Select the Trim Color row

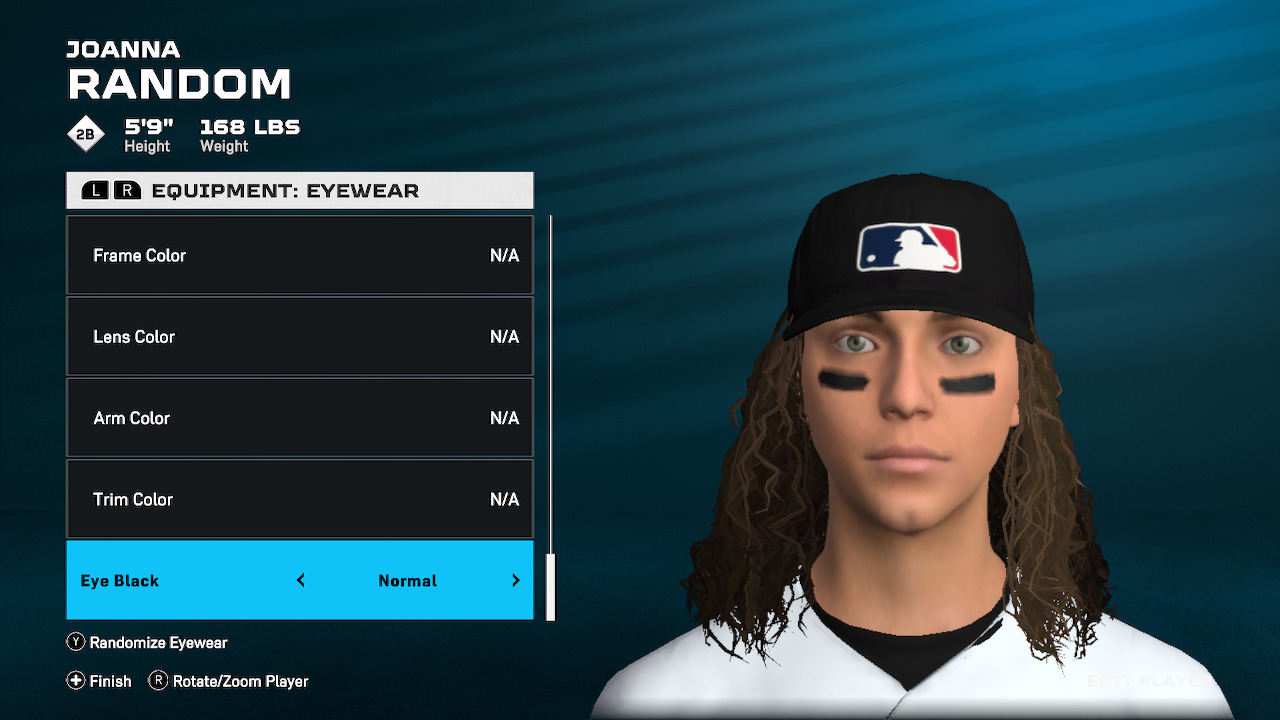coord(299,499)
